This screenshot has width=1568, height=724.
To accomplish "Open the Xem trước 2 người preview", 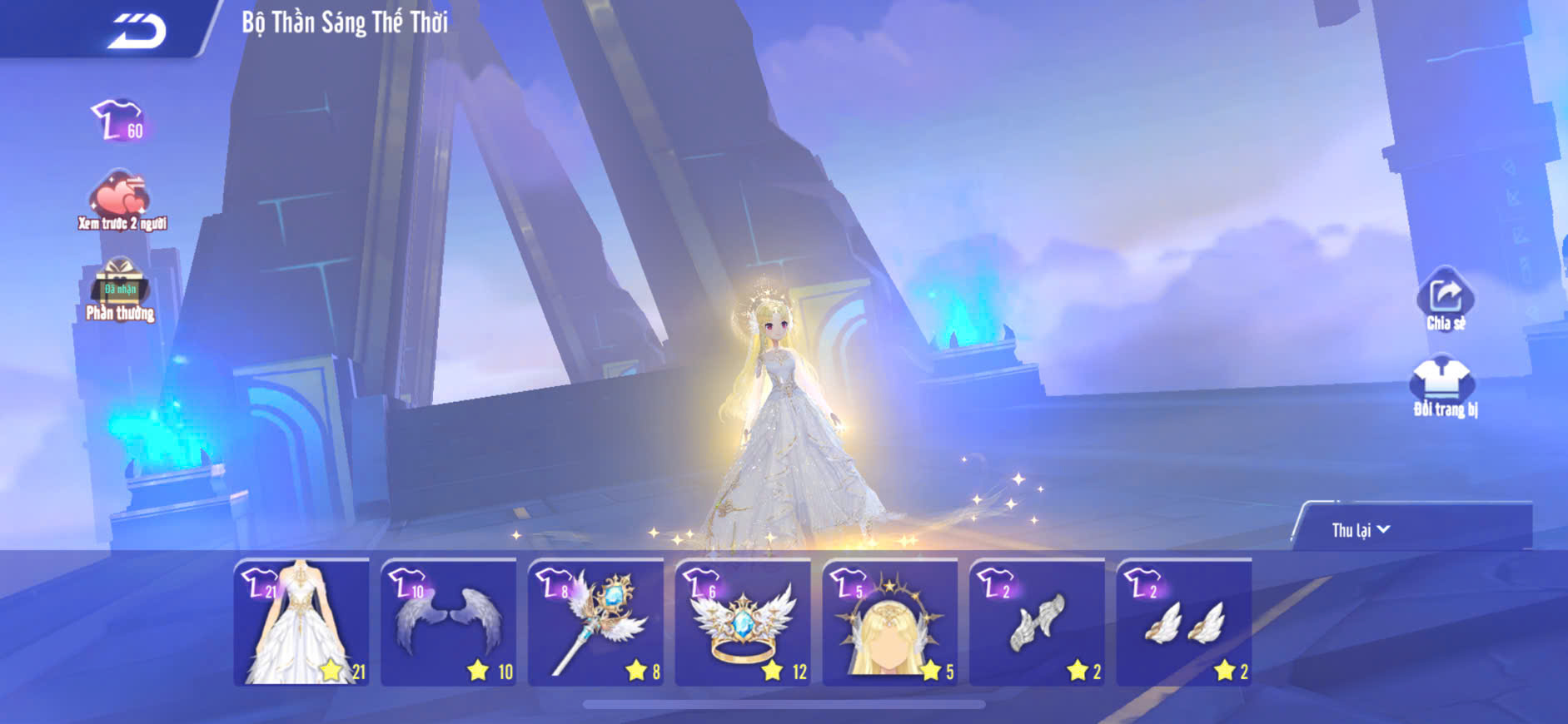I will [122, 201].
